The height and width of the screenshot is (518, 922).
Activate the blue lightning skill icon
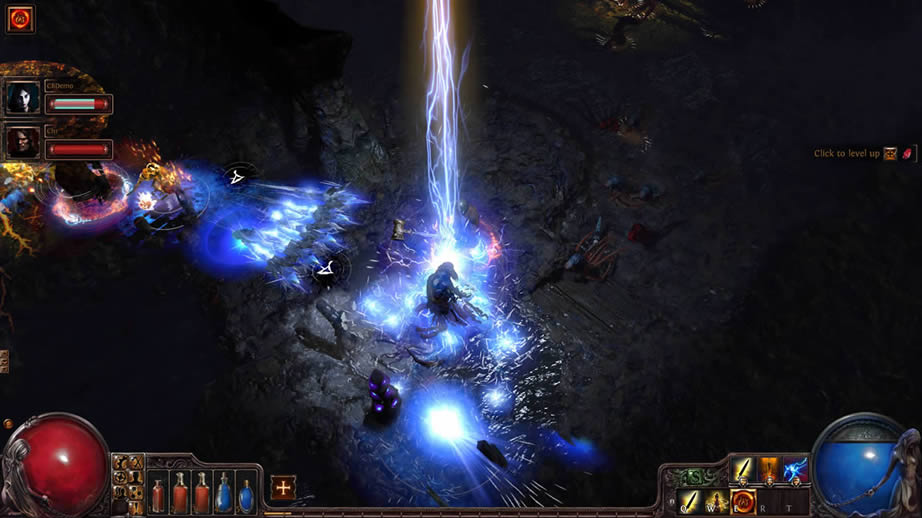click(795, 469)
